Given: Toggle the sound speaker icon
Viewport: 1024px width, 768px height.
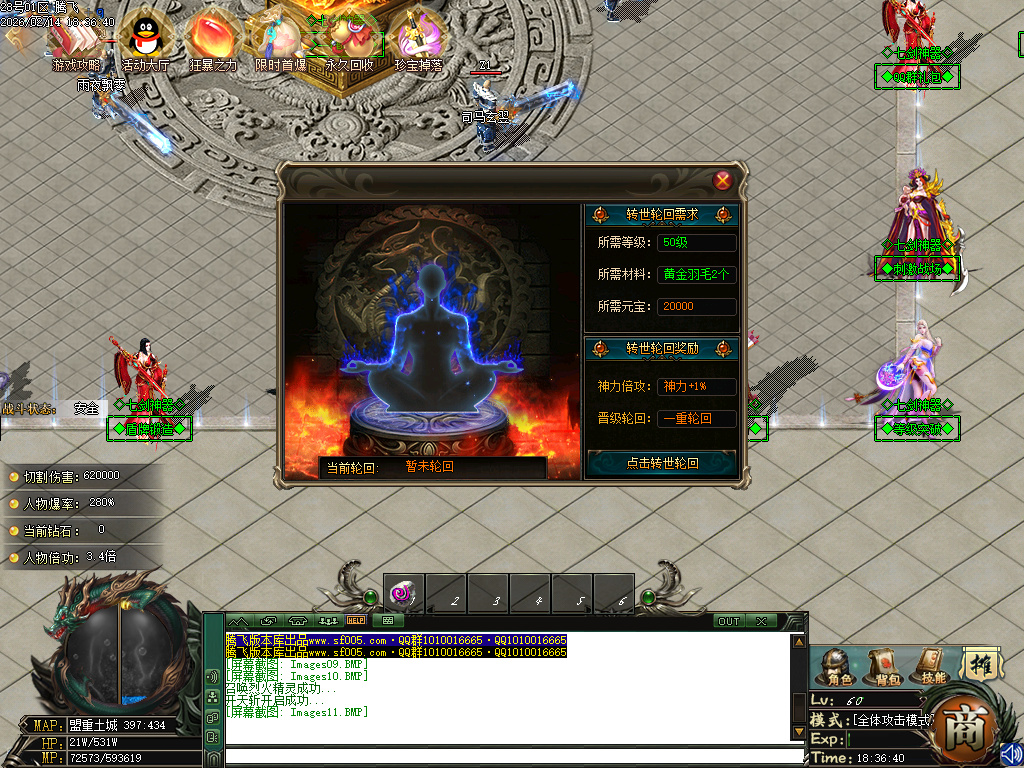Looking at the screenshot, I should click(1011, 753).
